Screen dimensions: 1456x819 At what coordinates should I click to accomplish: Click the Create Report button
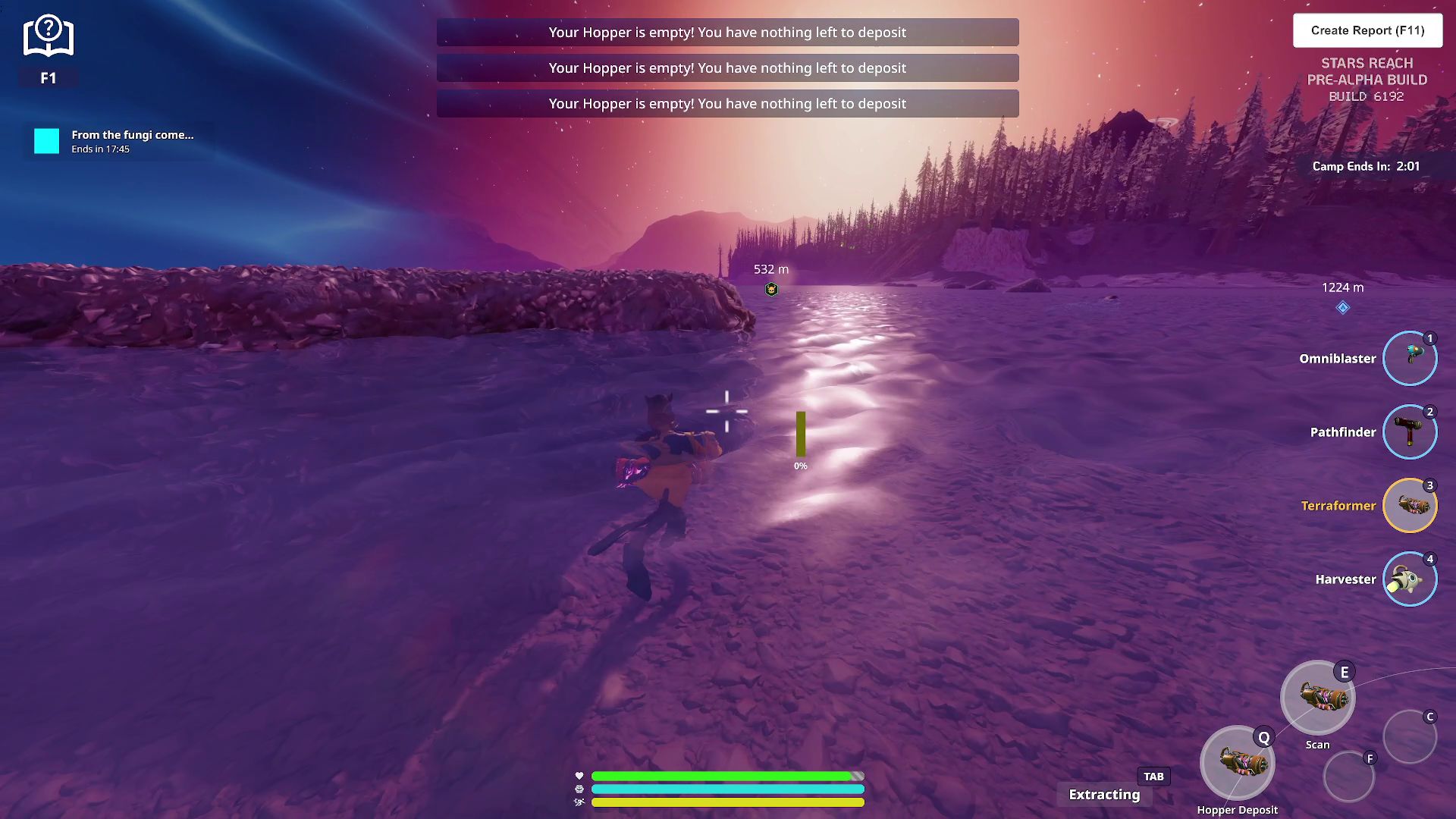pyautogui.click(x=1367, y=30)
